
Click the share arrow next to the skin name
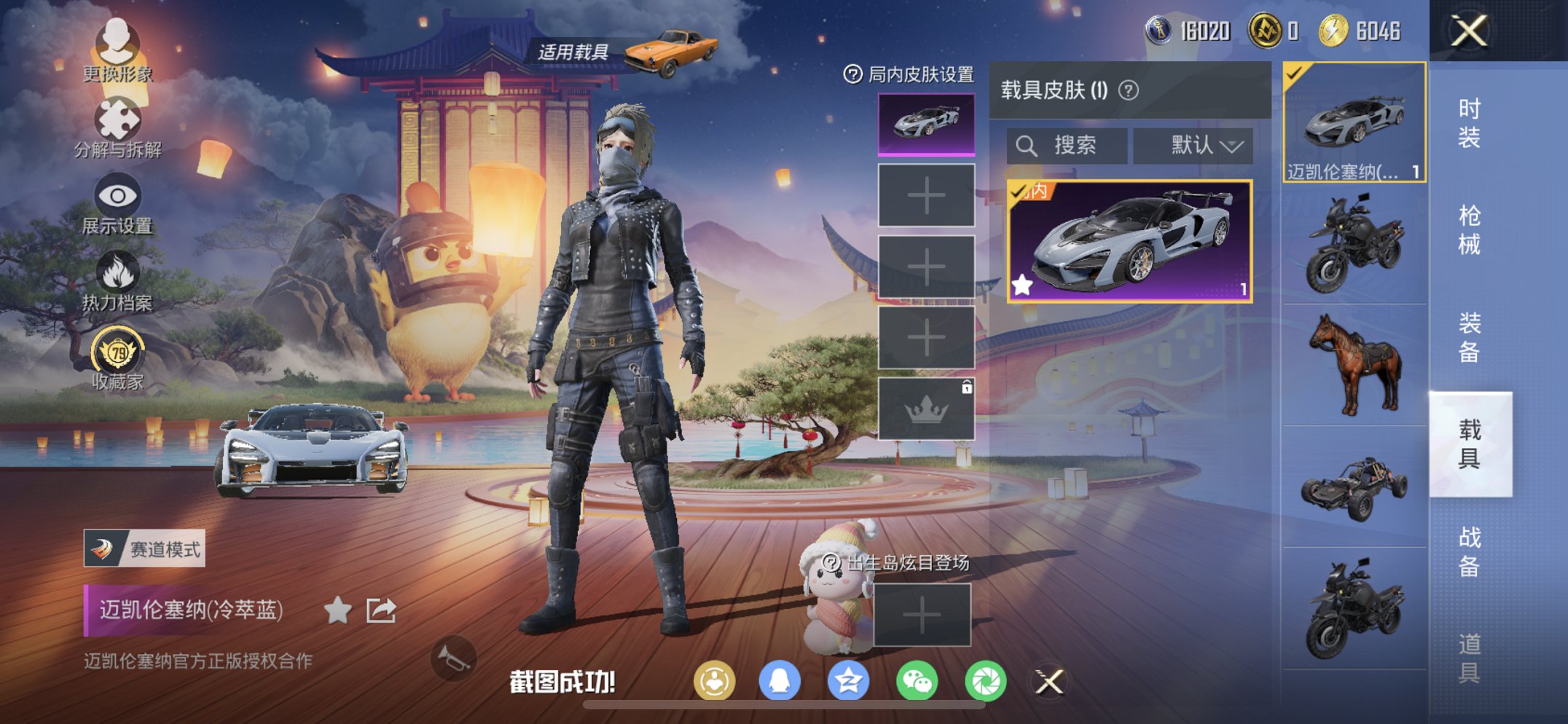click(380, 611)
